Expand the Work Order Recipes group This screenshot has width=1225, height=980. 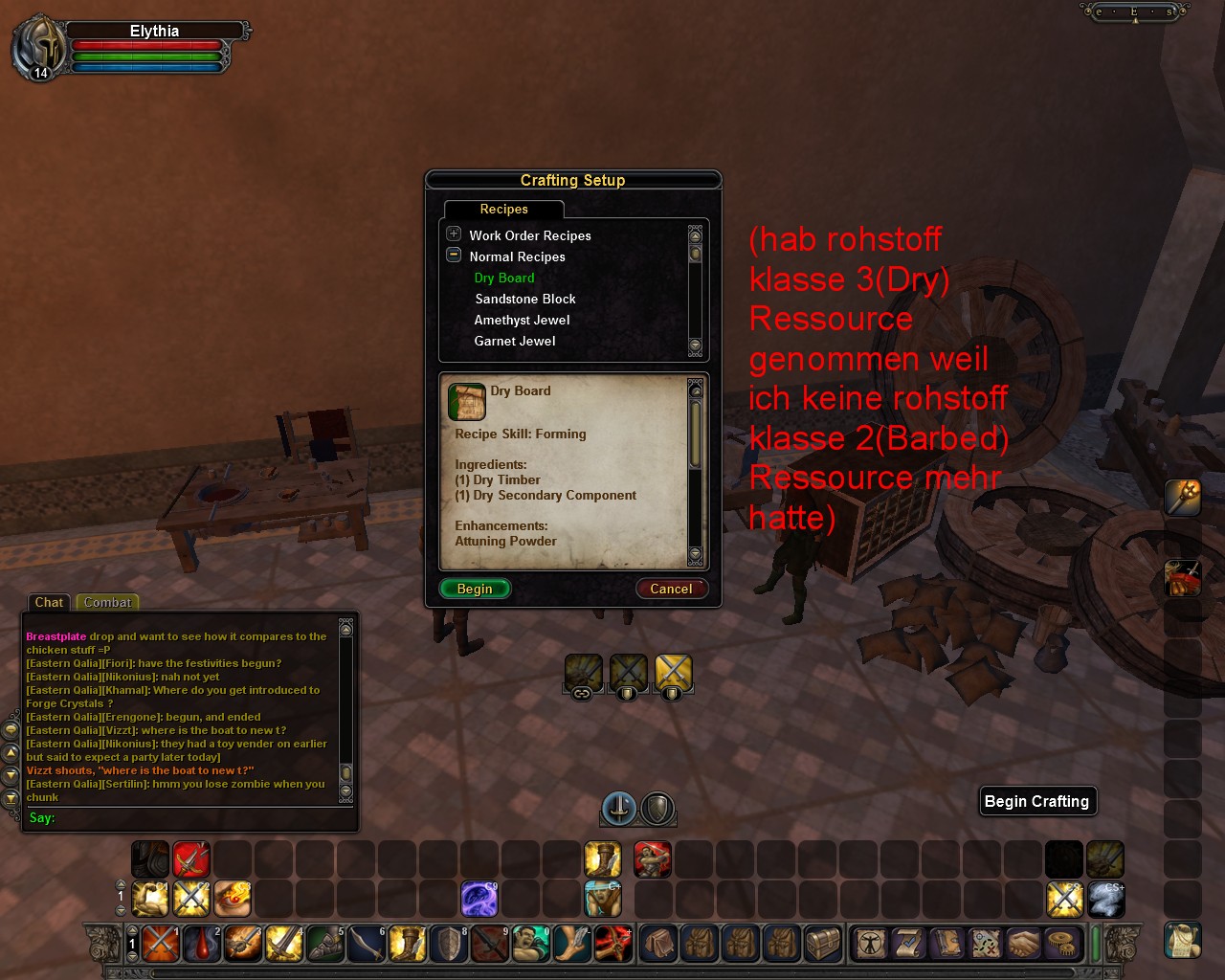[454, 234]
